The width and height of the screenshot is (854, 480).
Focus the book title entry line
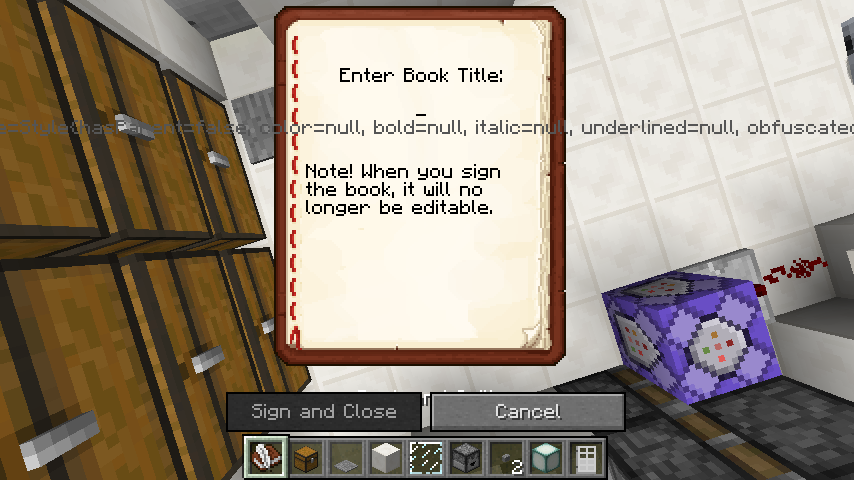tap(421, 110)
